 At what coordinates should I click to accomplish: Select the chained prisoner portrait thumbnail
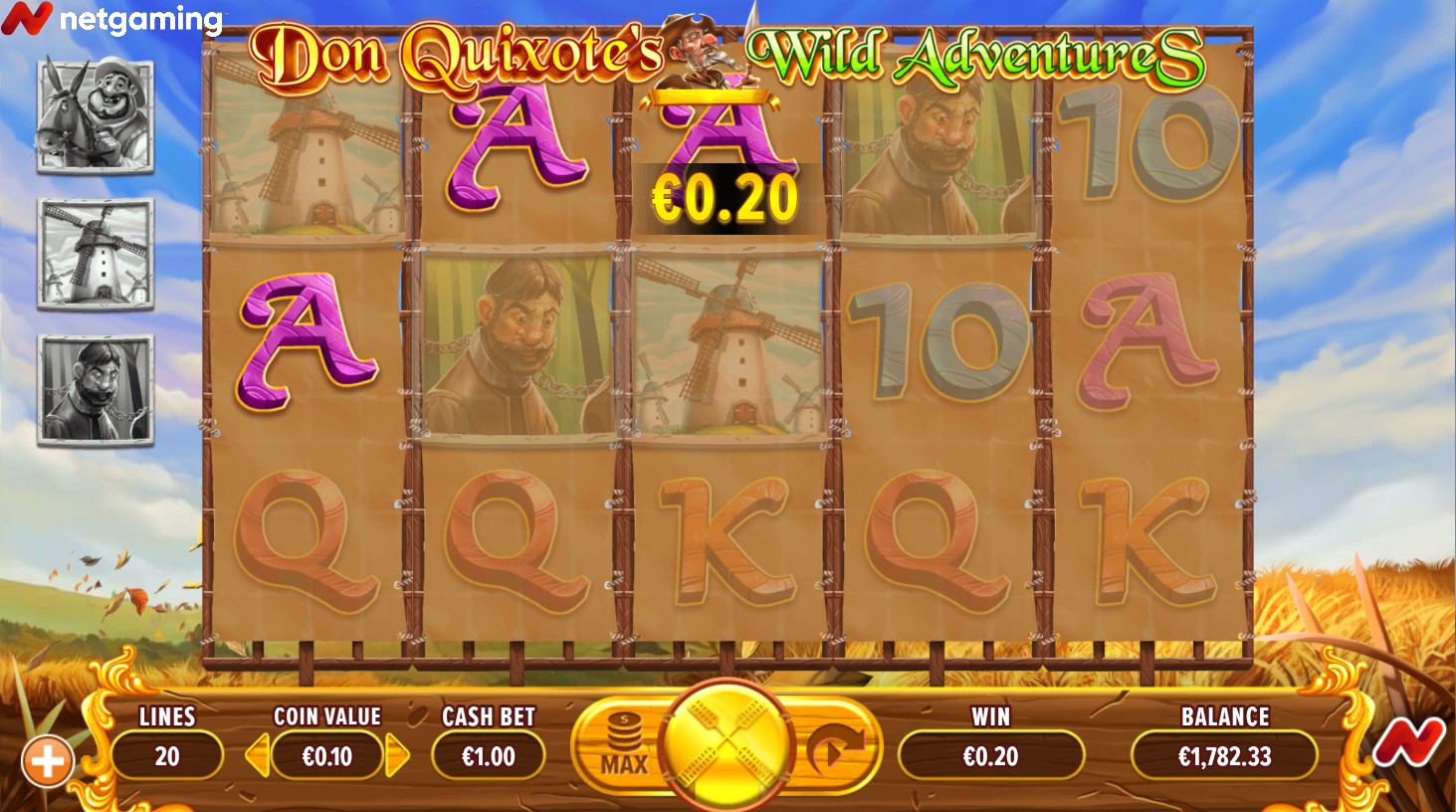click(x=96, y=389)
